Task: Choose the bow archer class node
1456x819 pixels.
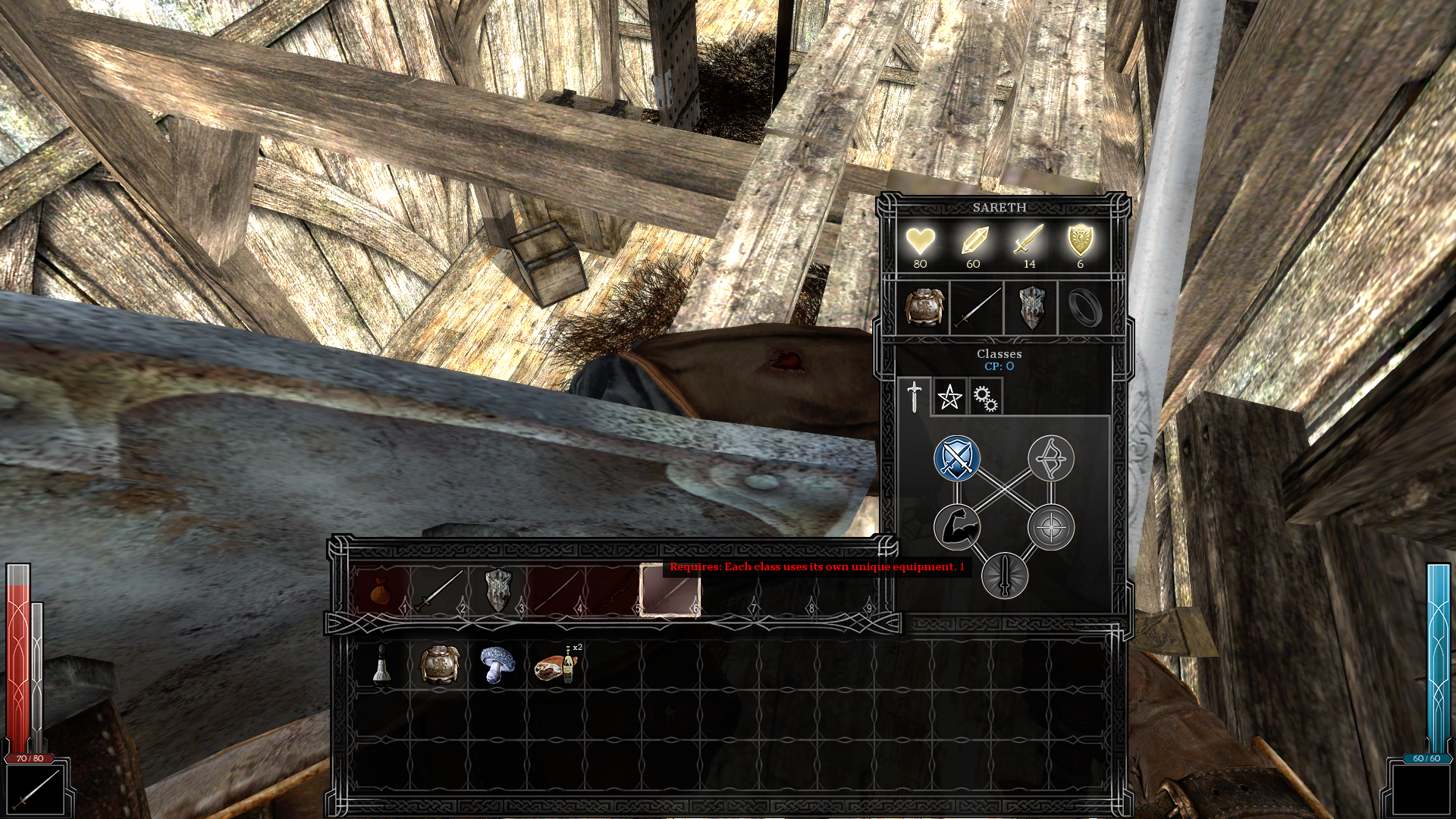Action: 1051,458
